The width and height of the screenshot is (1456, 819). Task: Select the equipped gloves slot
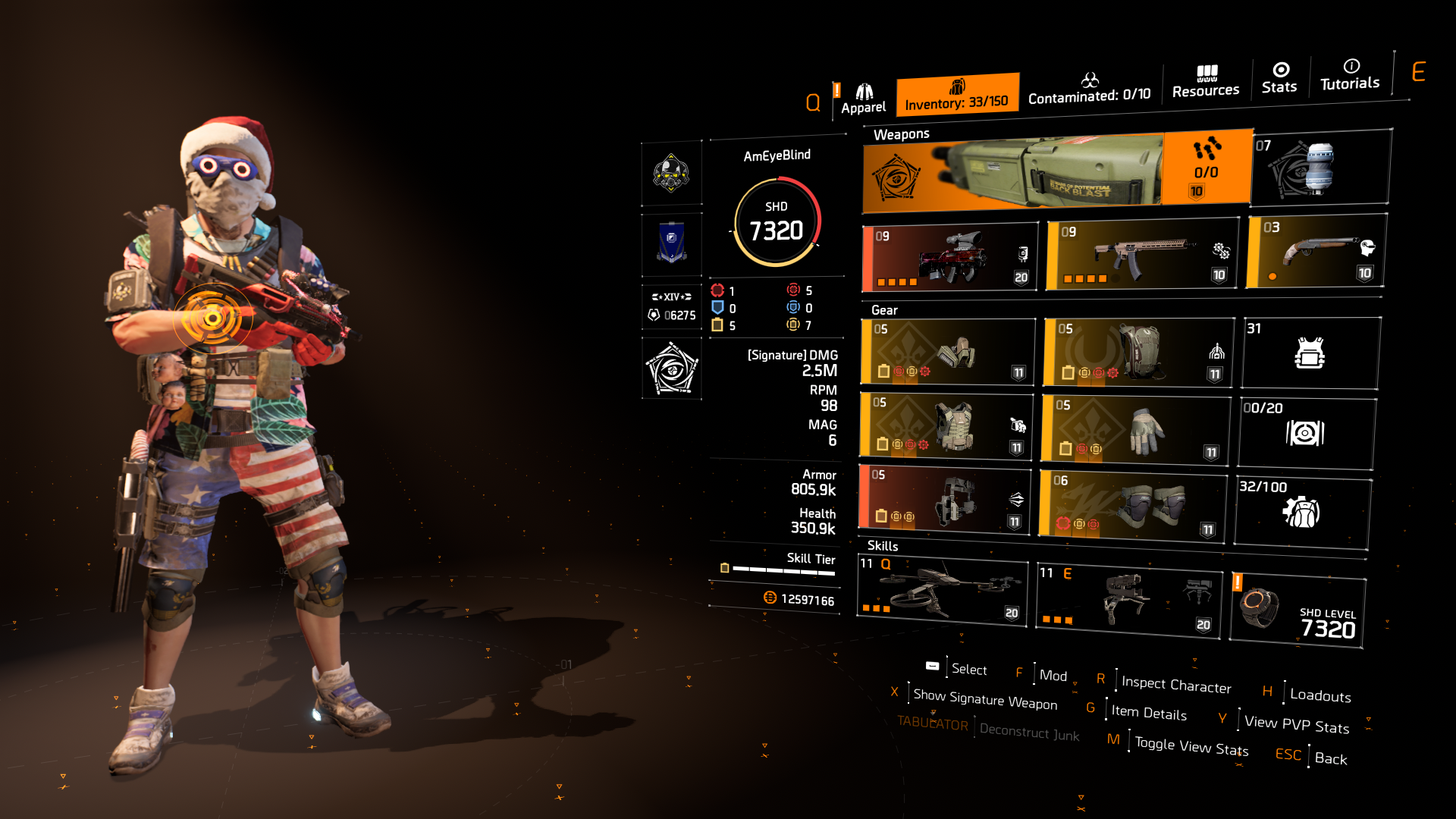coord(1137,430)
